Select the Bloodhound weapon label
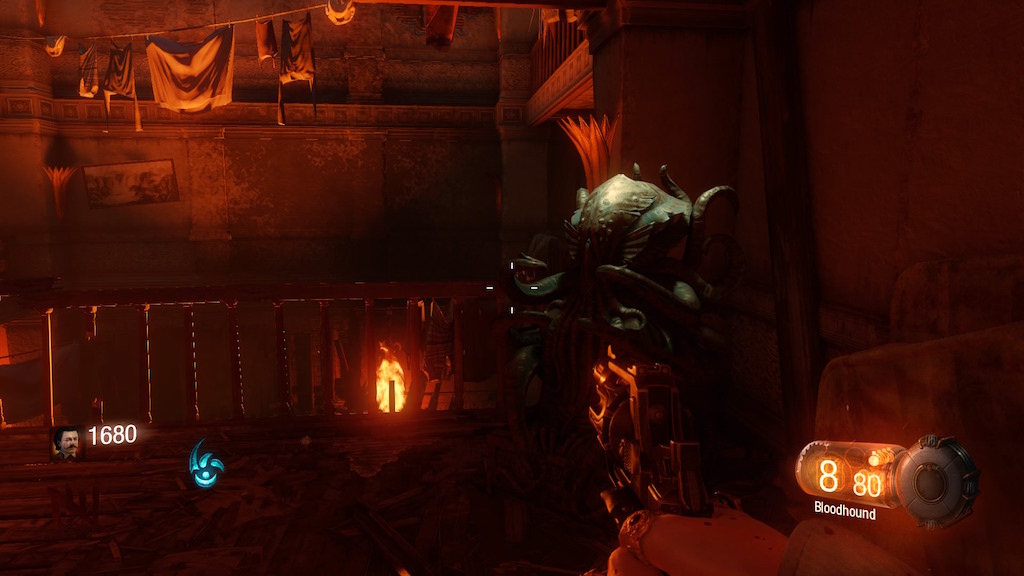 (x=844, y=513)
